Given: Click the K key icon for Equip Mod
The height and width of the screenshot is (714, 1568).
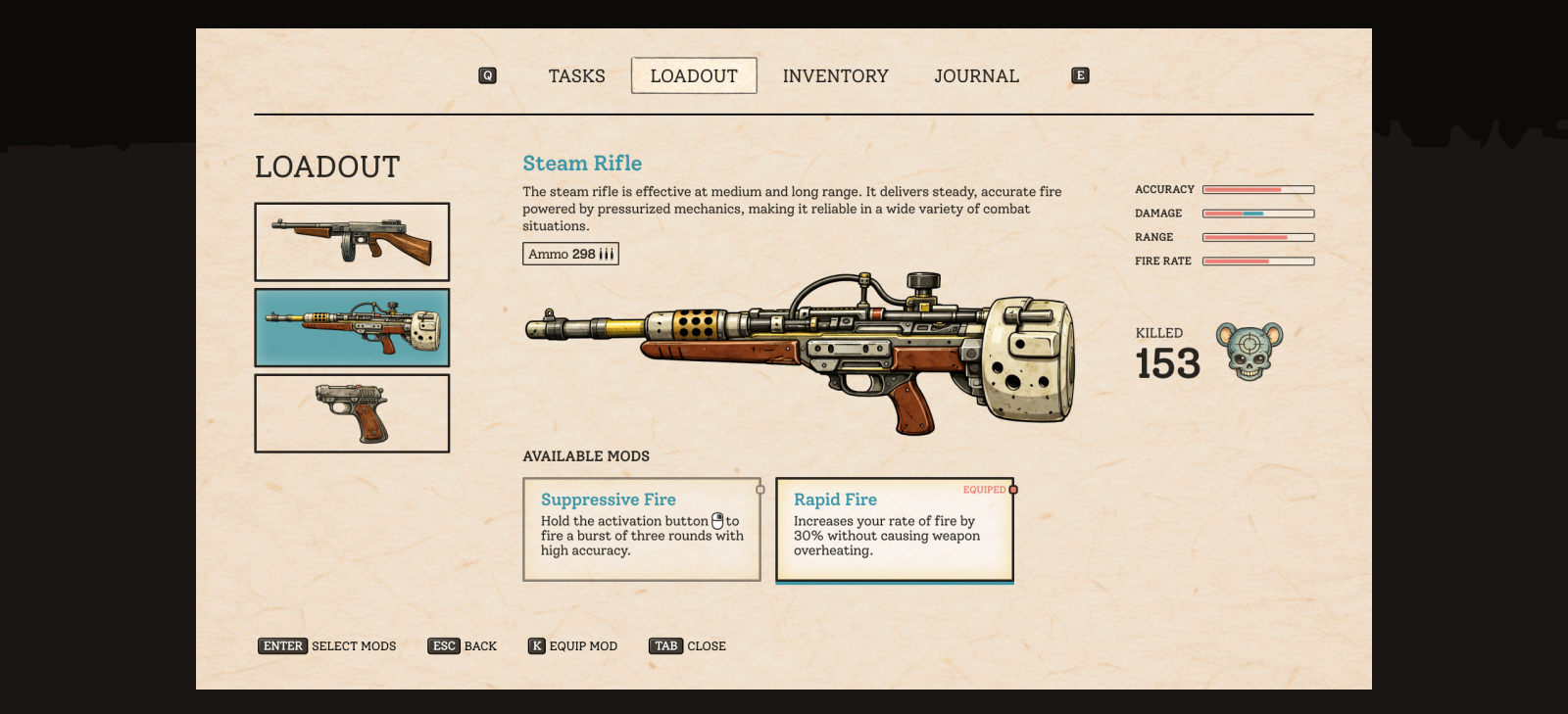Looking at the screenshot, I should point(536,646).
